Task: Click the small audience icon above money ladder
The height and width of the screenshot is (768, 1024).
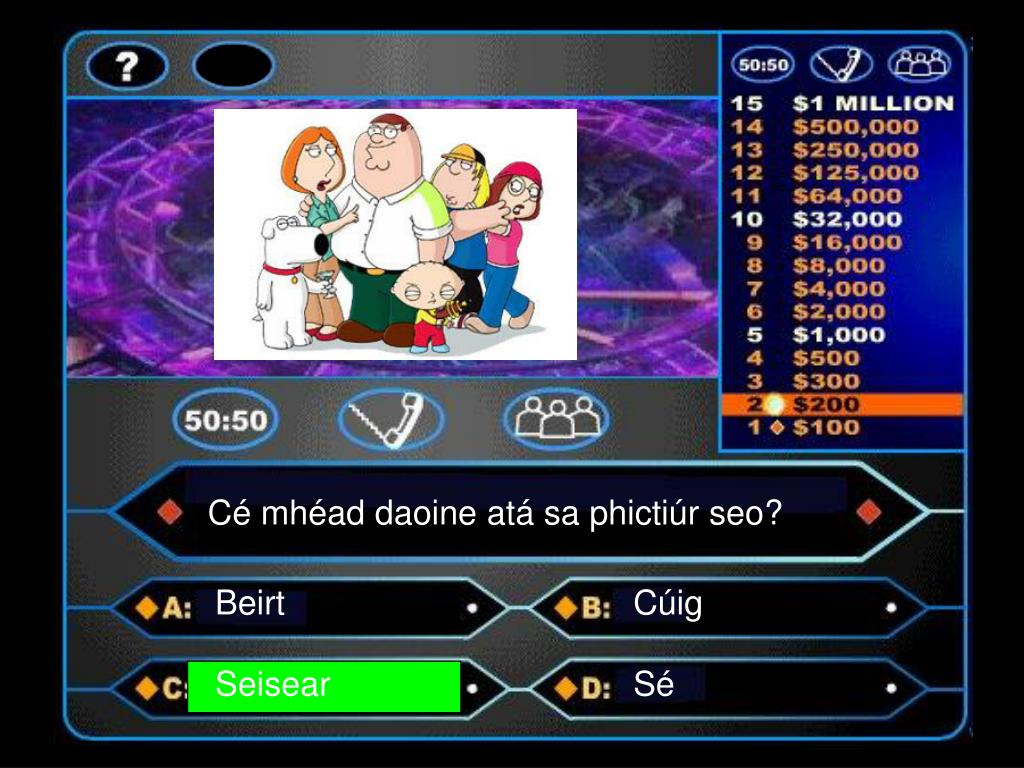Action: coord(919,66)
